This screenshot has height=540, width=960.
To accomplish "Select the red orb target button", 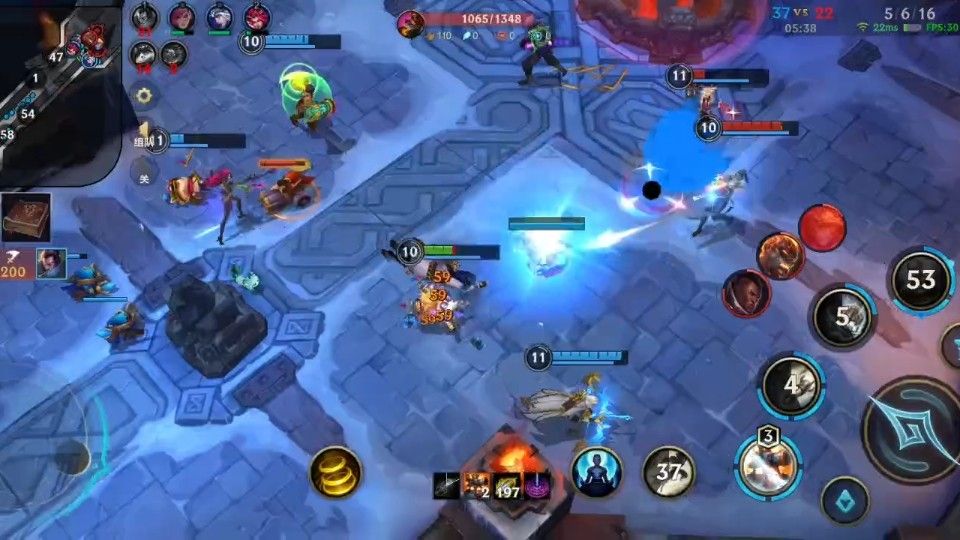I will (822, 227).
